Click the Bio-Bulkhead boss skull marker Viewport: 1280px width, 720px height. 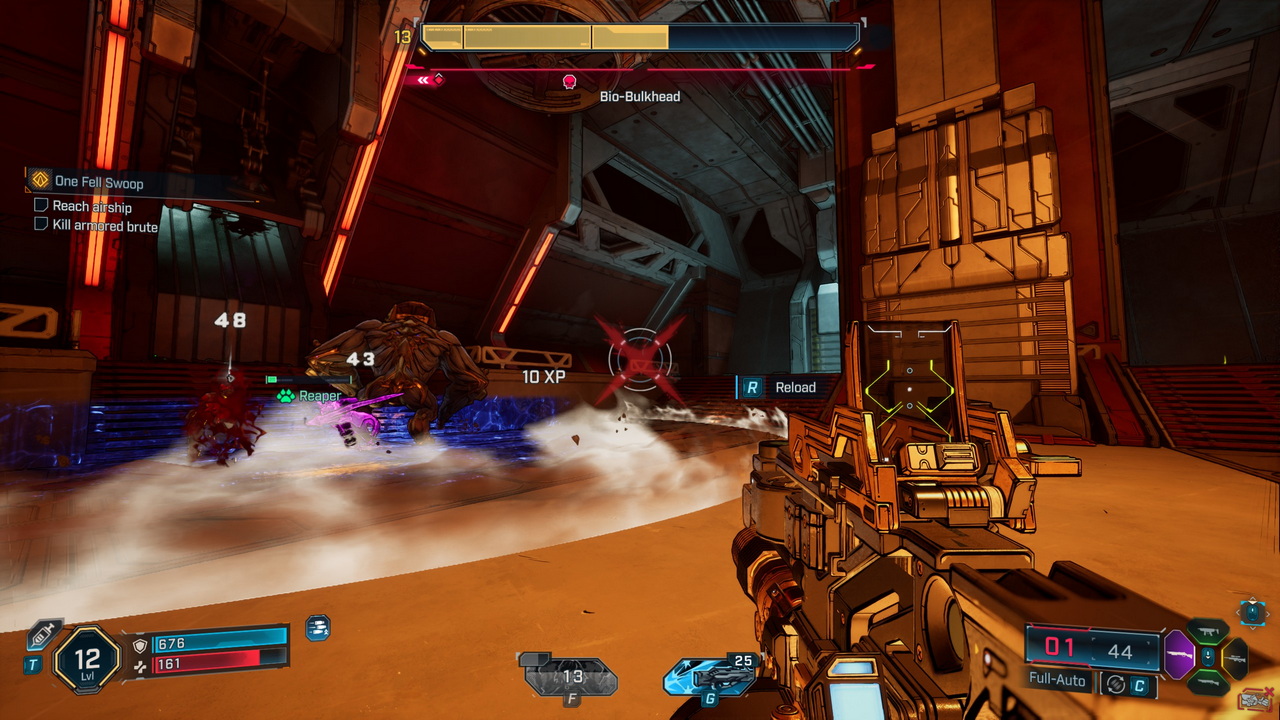(570, 81)
